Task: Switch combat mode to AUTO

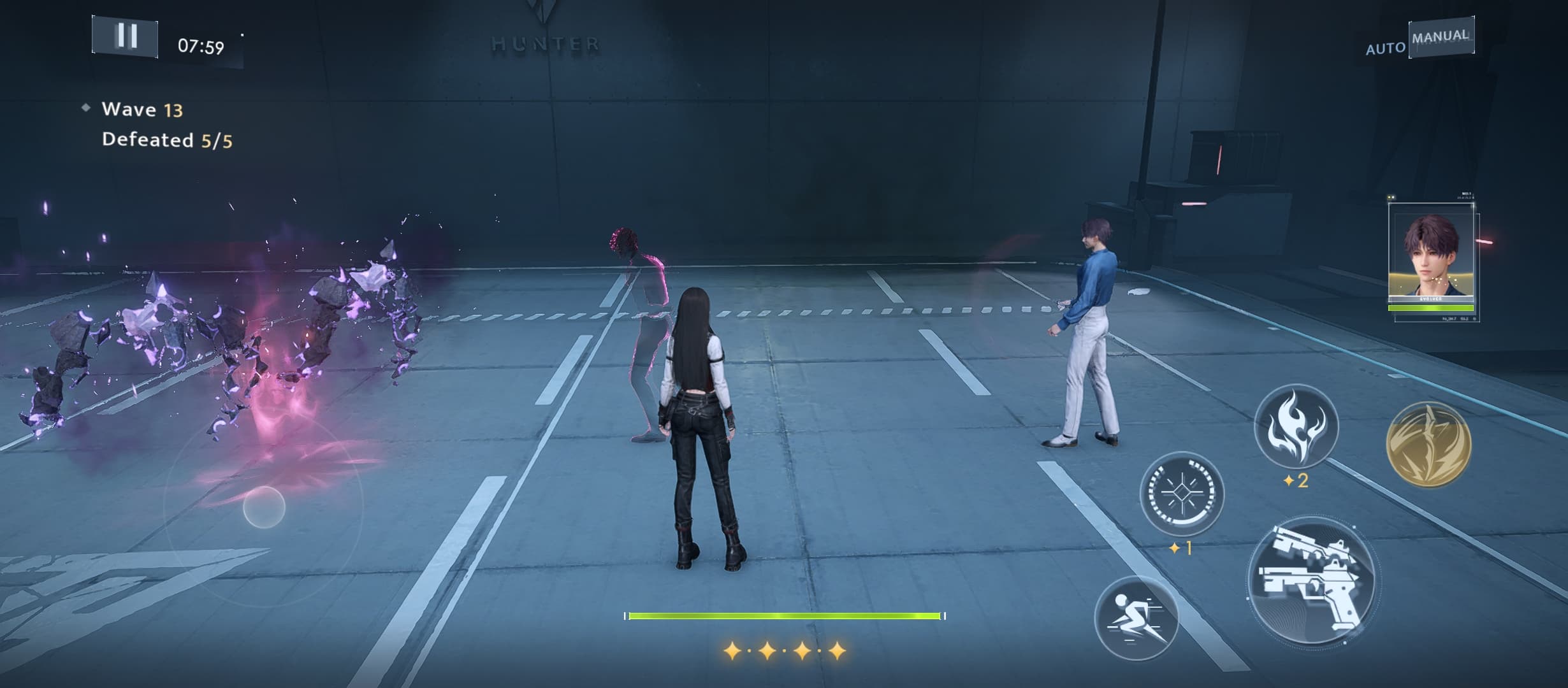Action: coord(1385,48)
